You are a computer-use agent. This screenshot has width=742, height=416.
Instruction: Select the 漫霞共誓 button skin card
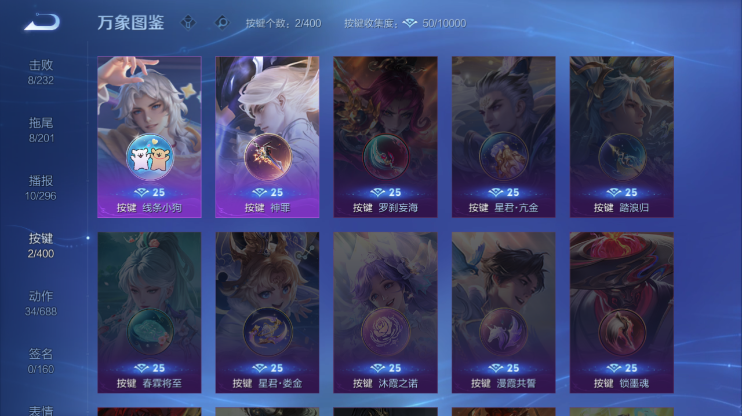[x=503, y=311]
